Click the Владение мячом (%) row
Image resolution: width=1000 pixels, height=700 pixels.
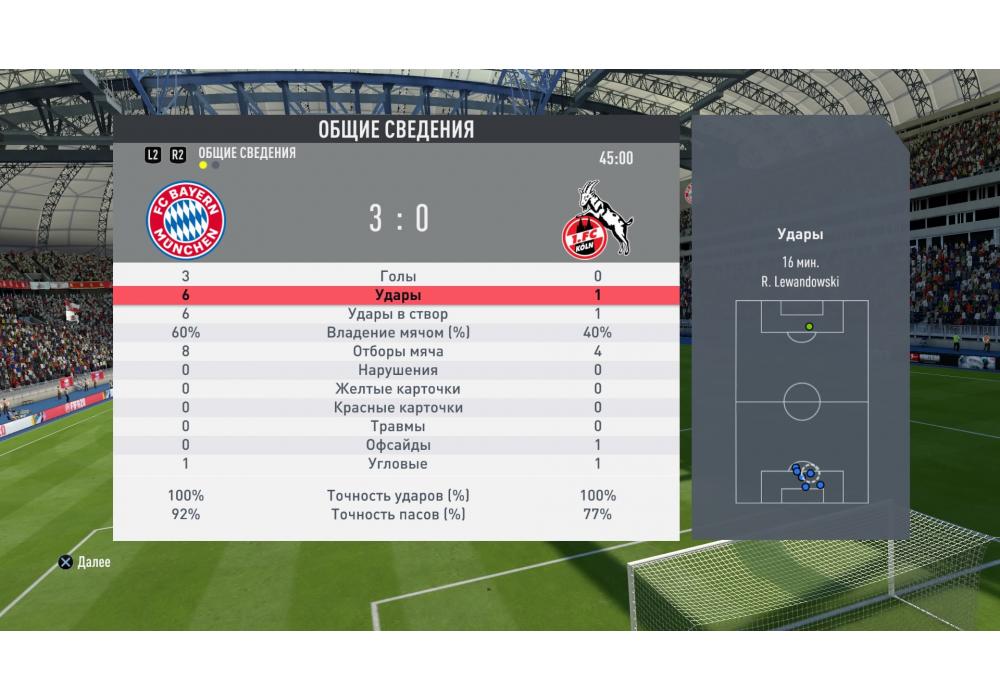click(x=397, y=333)
